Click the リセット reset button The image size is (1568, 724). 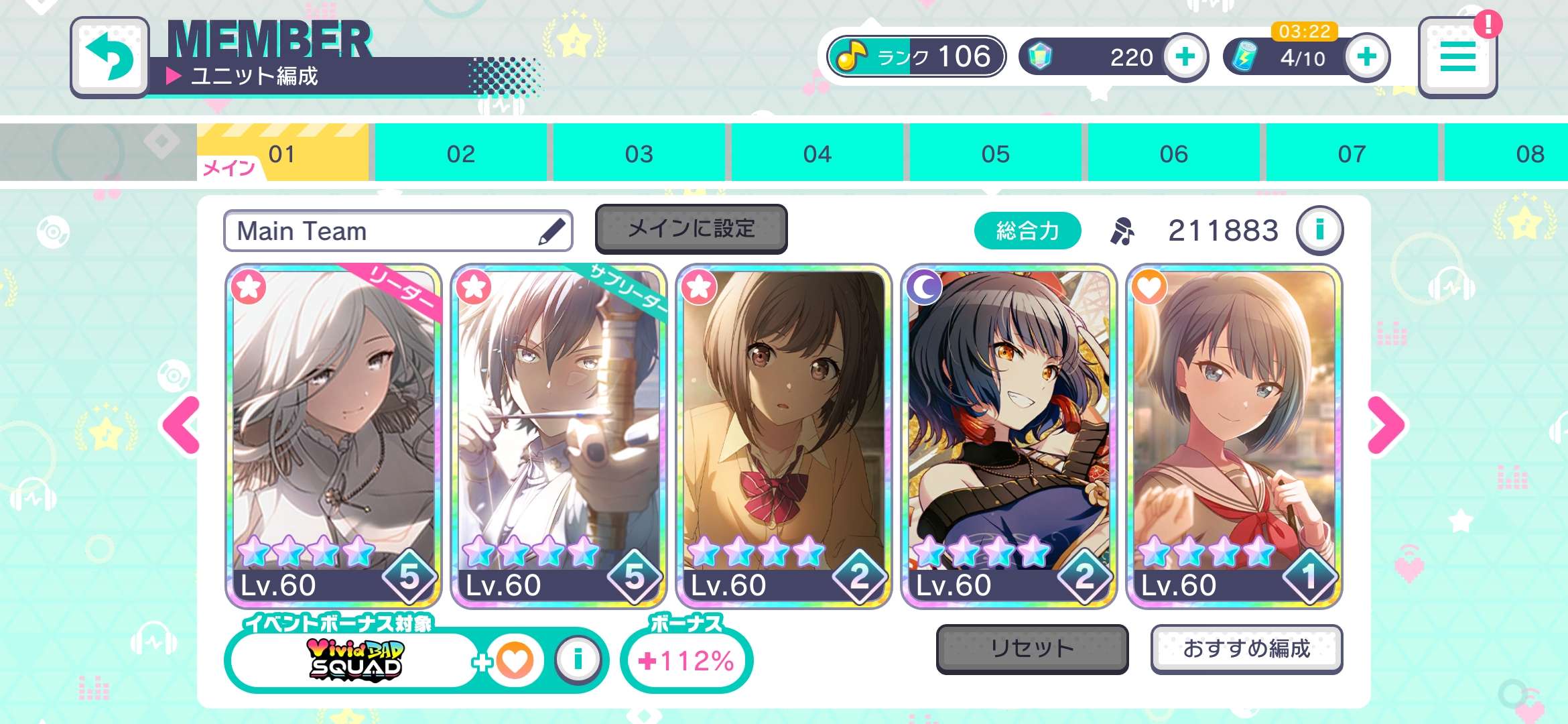(x=1032, y=648)
